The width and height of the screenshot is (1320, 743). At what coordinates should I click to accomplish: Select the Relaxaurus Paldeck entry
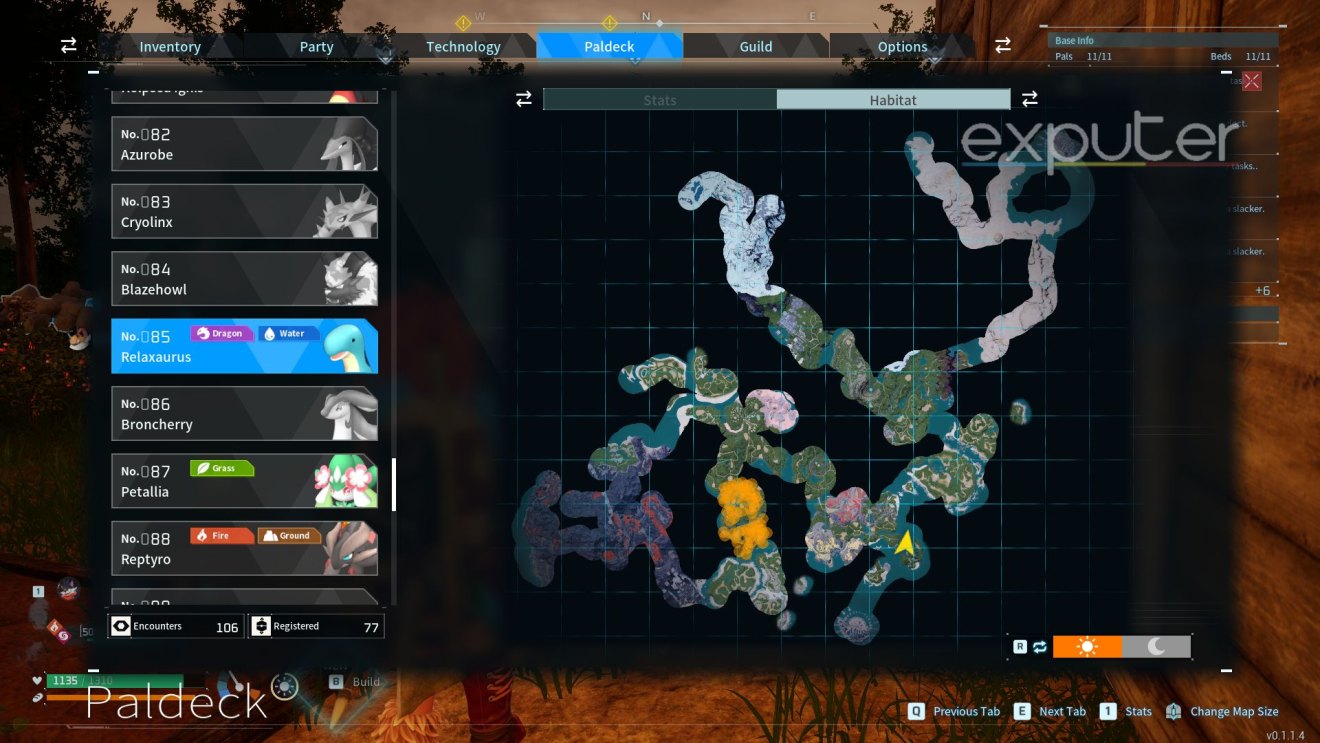(244, 345)
